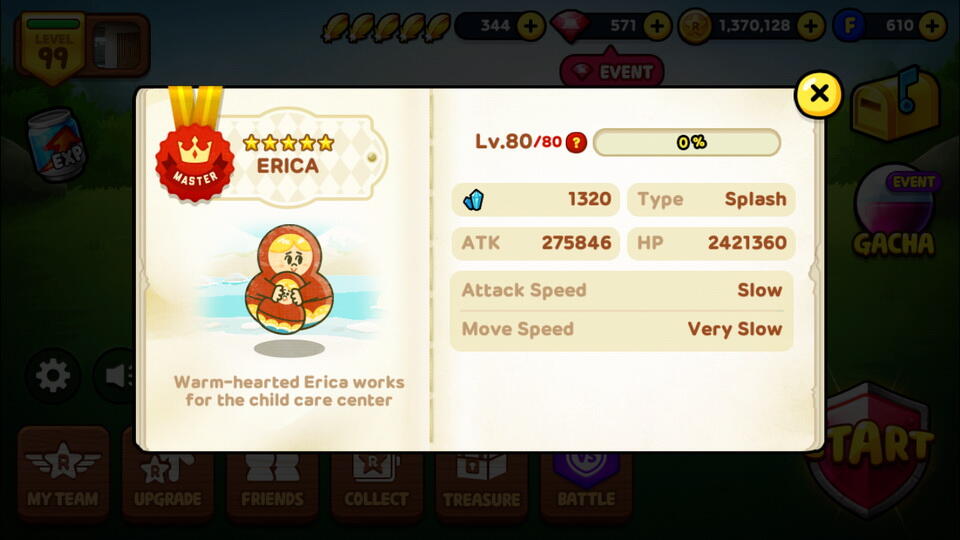This screenshot has height=540, width=960.
Task: Open the My Team menu
Action: click(x=63, y=474)
